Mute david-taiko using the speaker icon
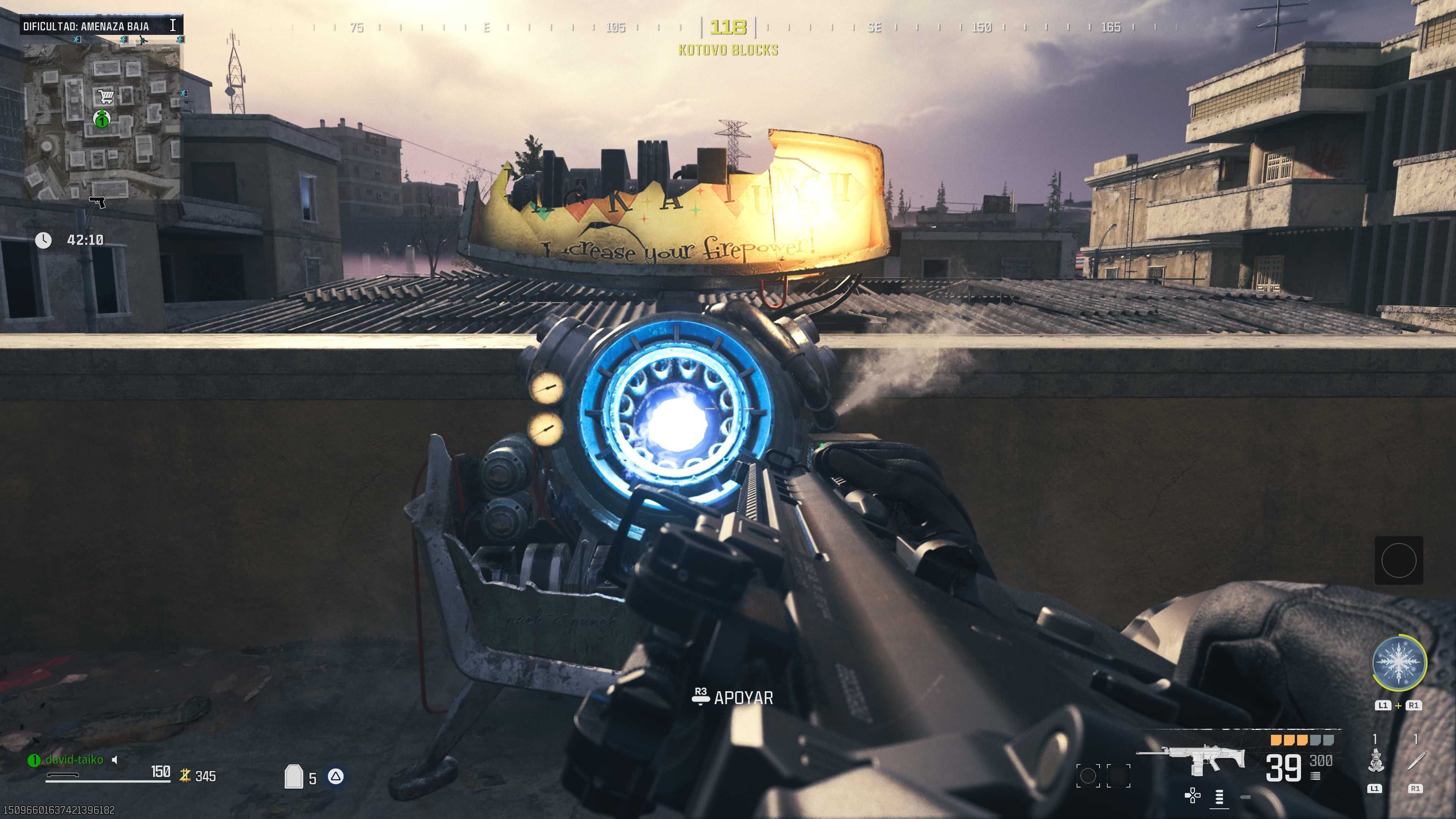This screenshot has width=1456, height=819. point(114,761)
